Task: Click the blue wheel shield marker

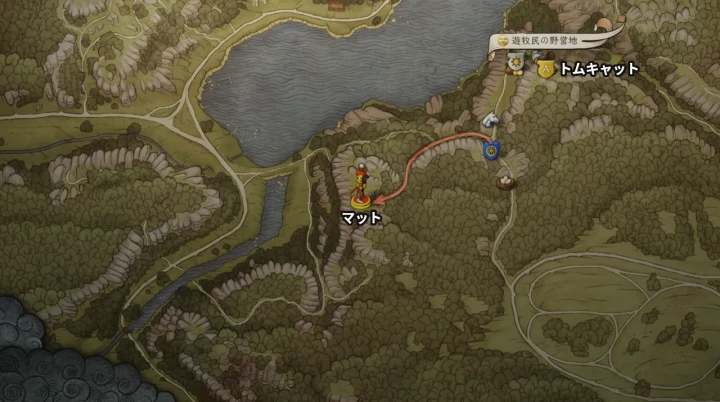Action: point(491,151)
